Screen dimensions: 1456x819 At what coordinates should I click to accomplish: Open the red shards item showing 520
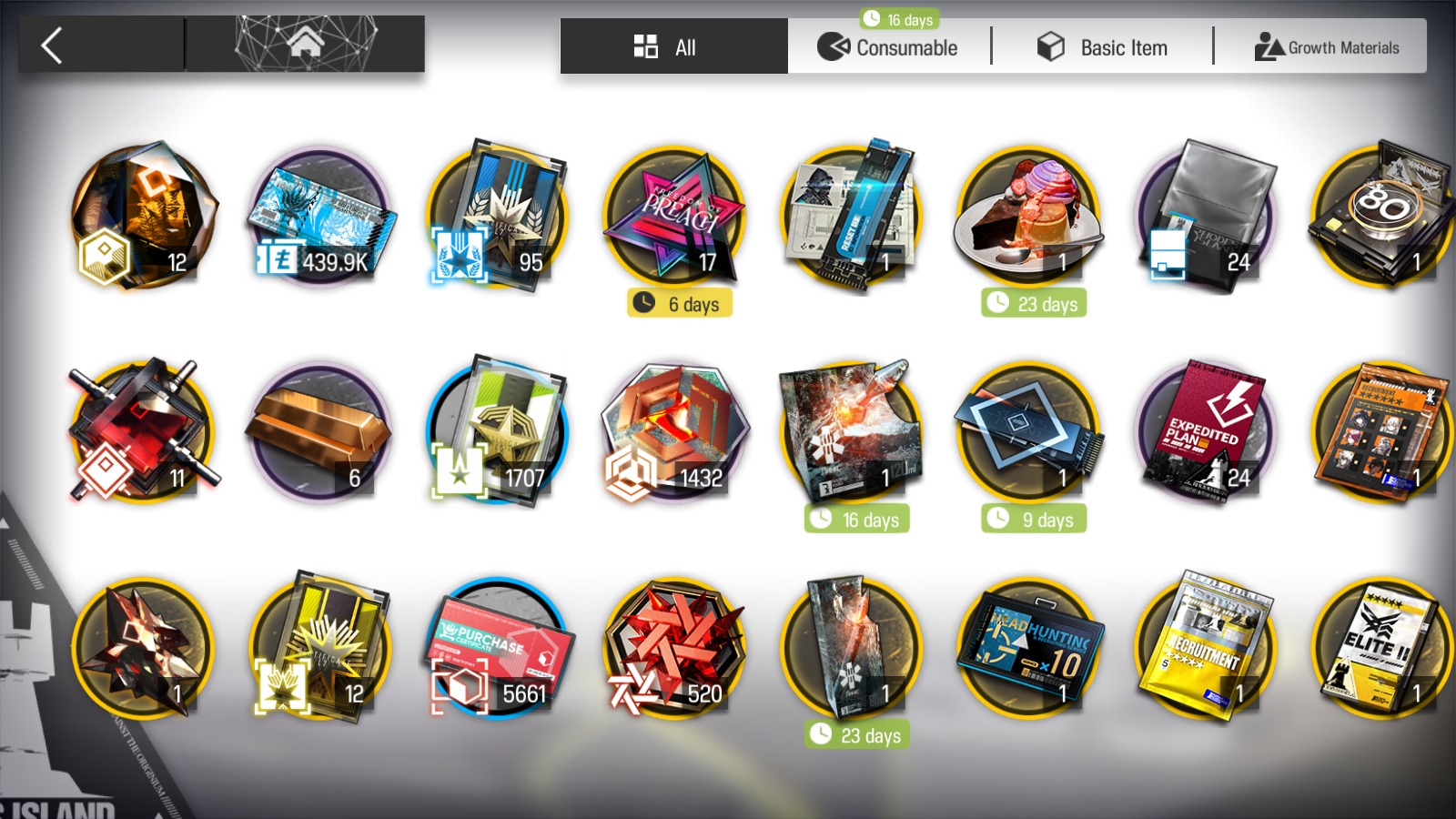(675, 646)
